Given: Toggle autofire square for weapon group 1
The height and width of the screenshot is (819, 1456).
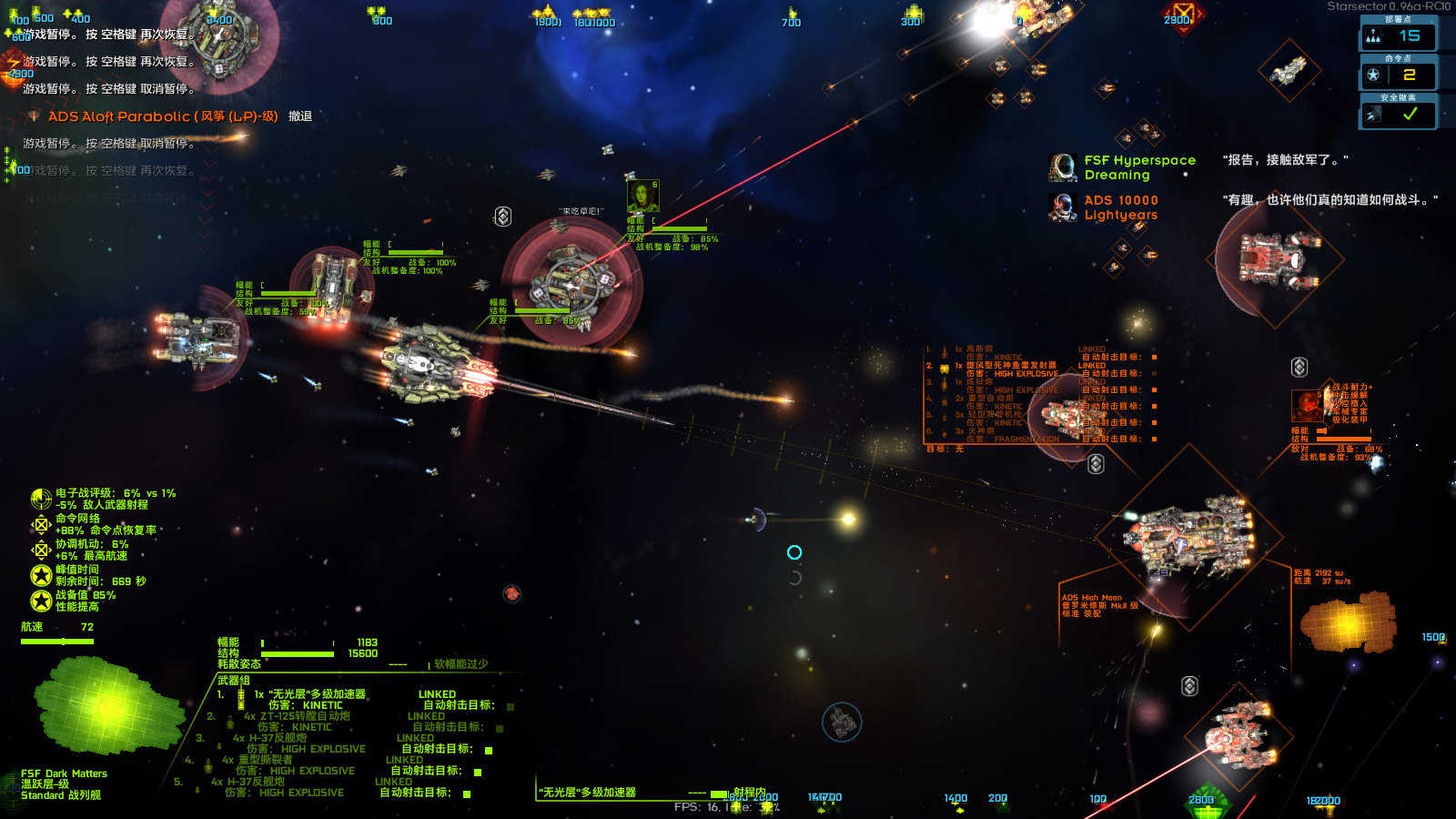Looking at the screenshot, I should coord(511,706).
